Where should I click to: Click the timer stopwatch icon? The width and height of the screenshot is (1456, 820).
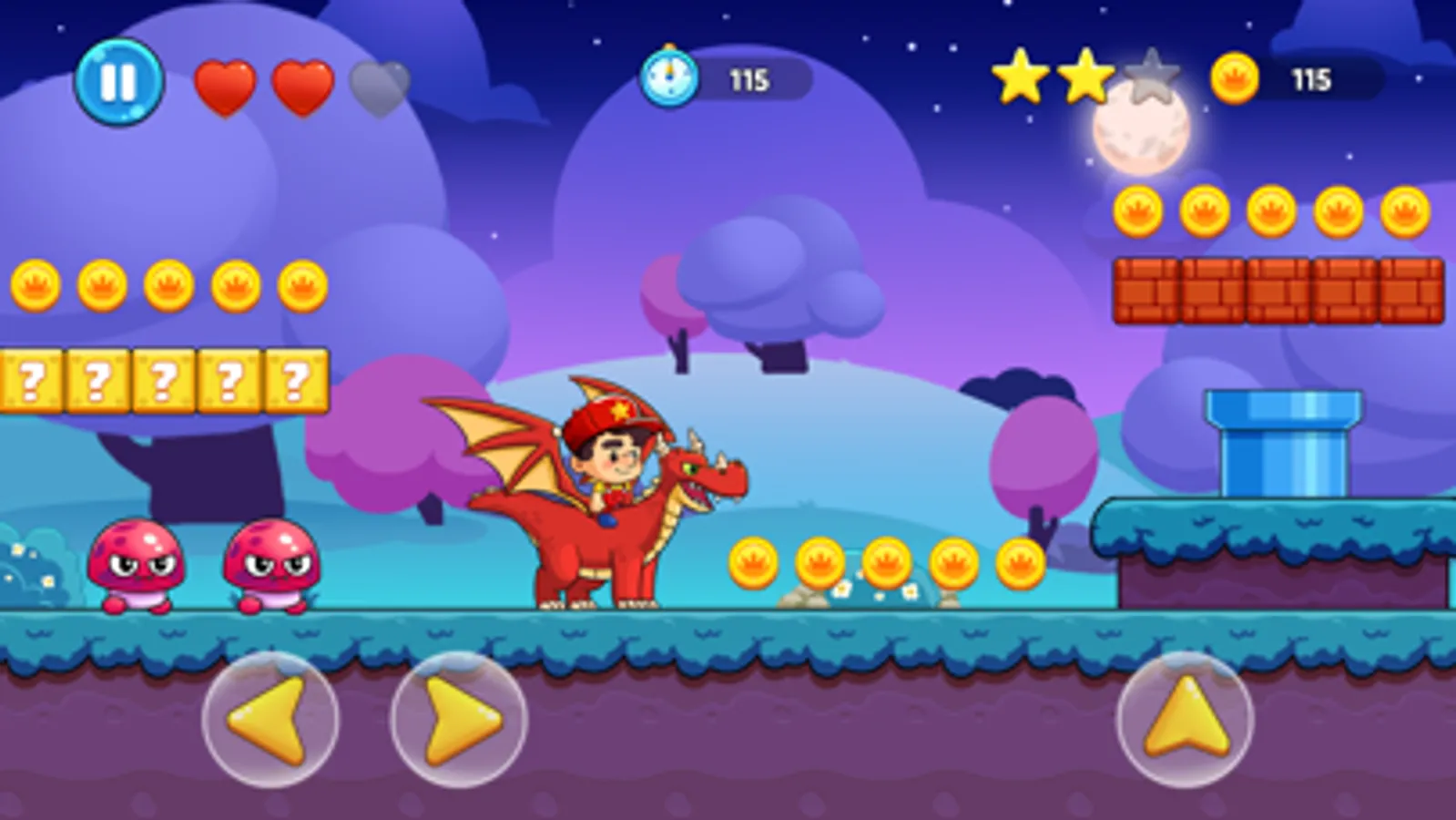point(671,78)
